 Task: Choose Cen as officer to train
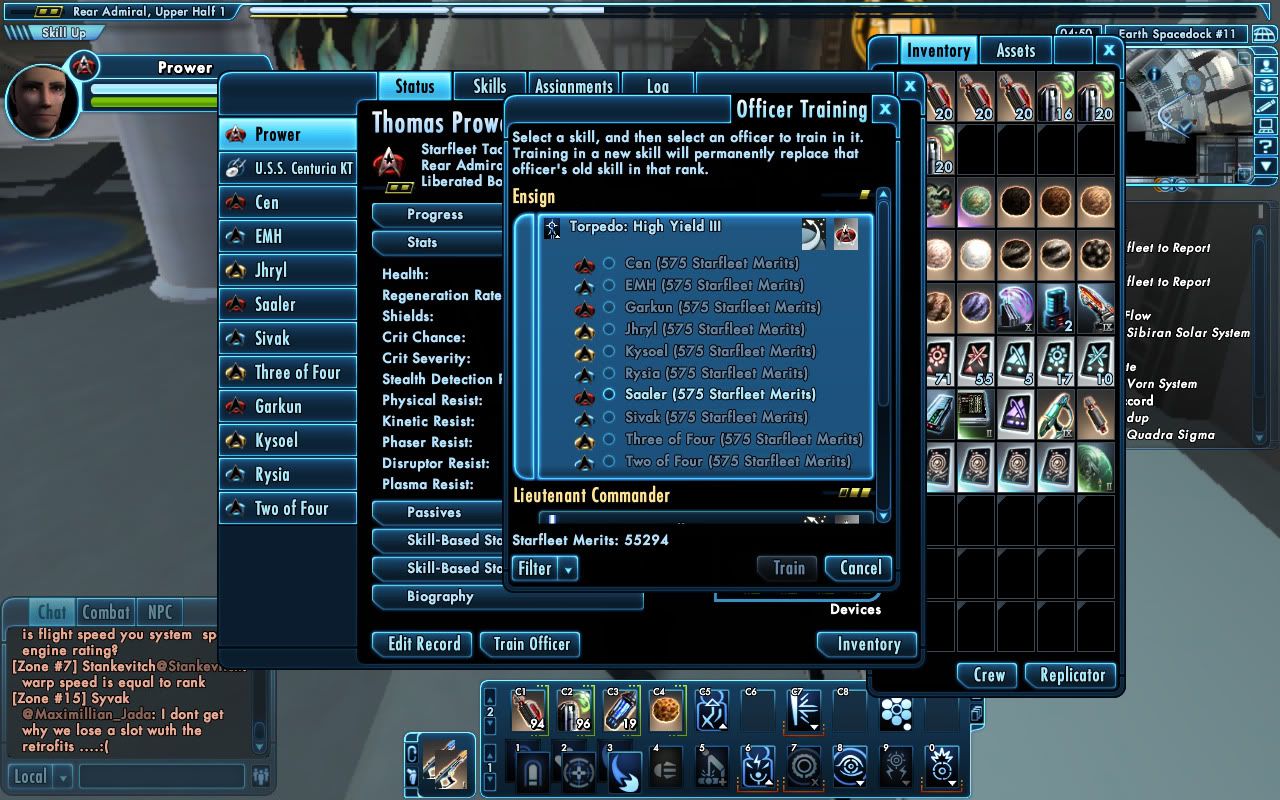pyautogui.click(x=609, y=264)
